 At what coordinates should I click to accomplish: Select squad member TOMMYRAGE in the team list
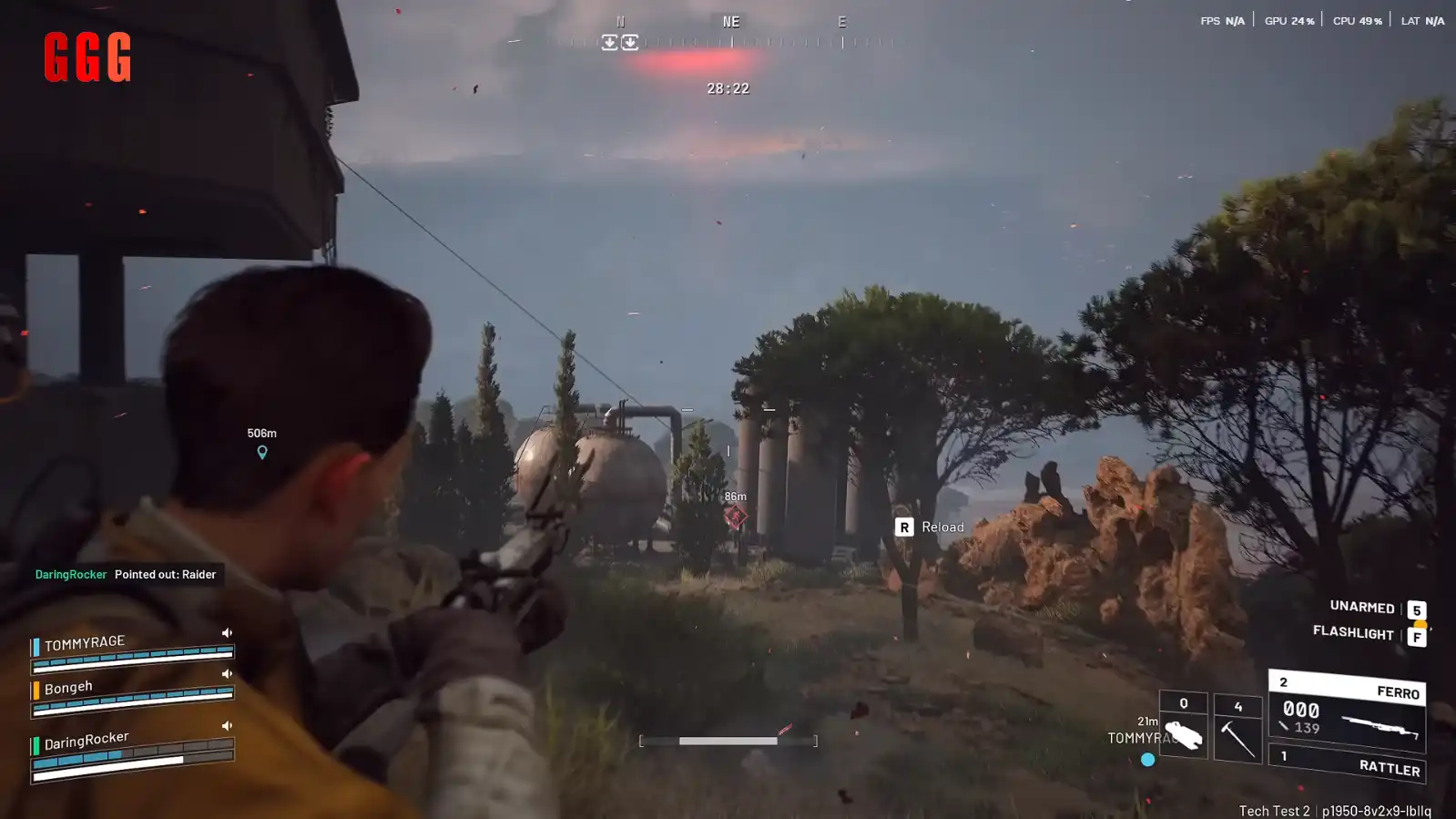coord(85,643)
